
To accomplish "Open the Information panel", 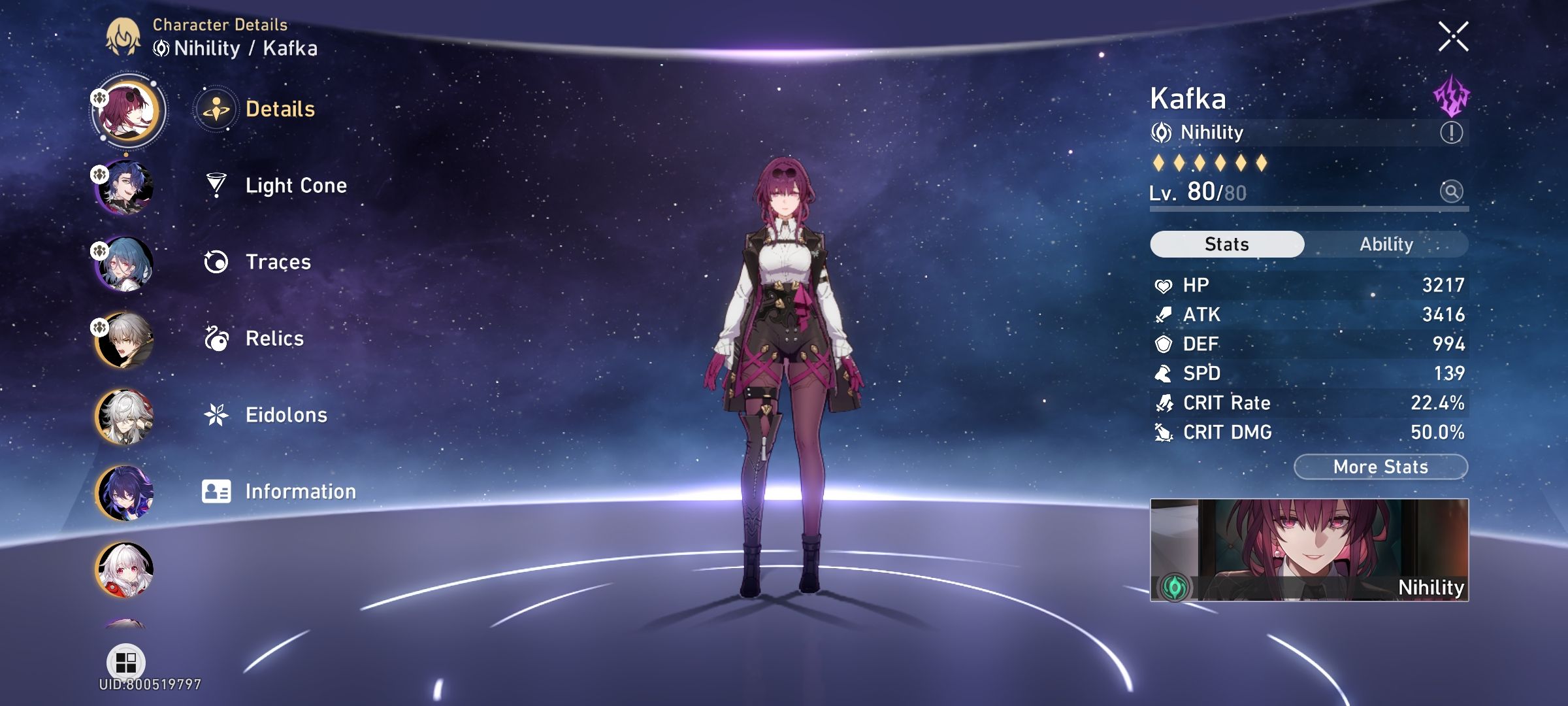I will [x=300, y=490].
